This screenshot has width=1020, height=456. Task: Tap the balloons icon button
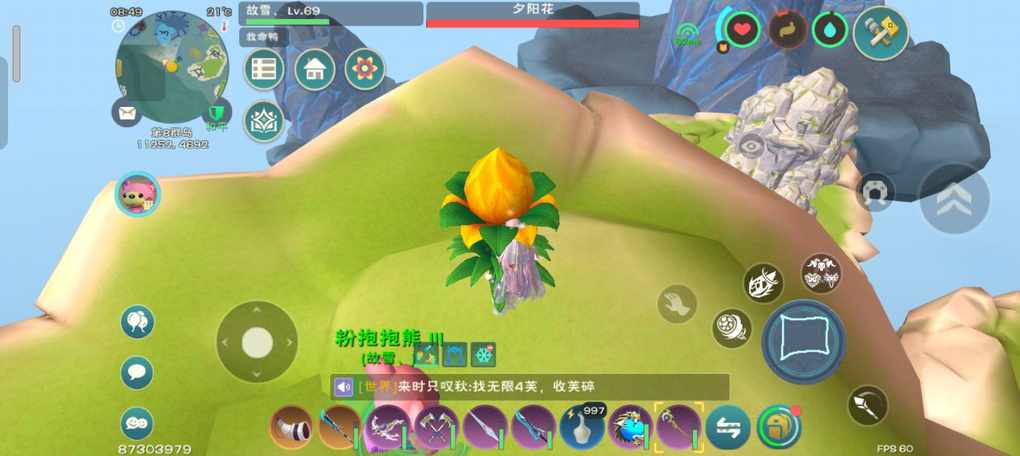[137, 322]
